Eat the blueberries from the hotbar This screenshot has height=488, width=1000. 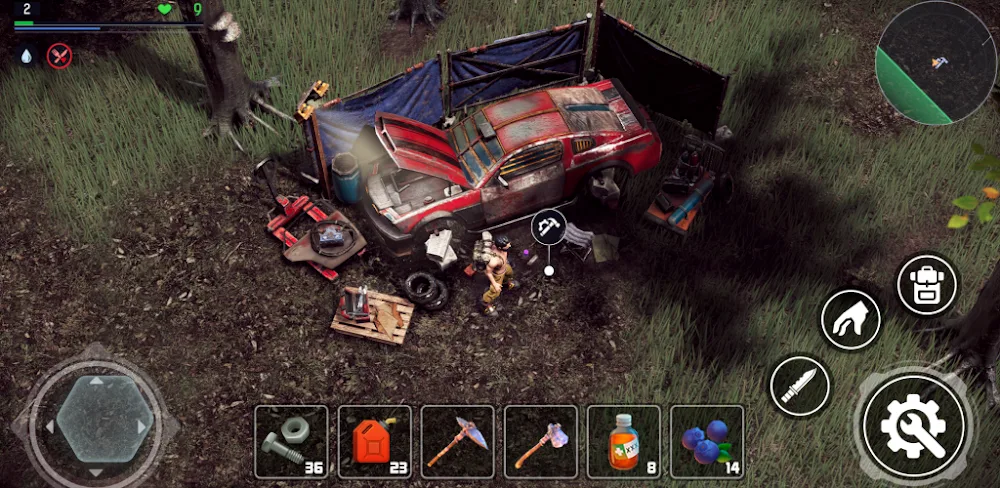tap(707, 441)
